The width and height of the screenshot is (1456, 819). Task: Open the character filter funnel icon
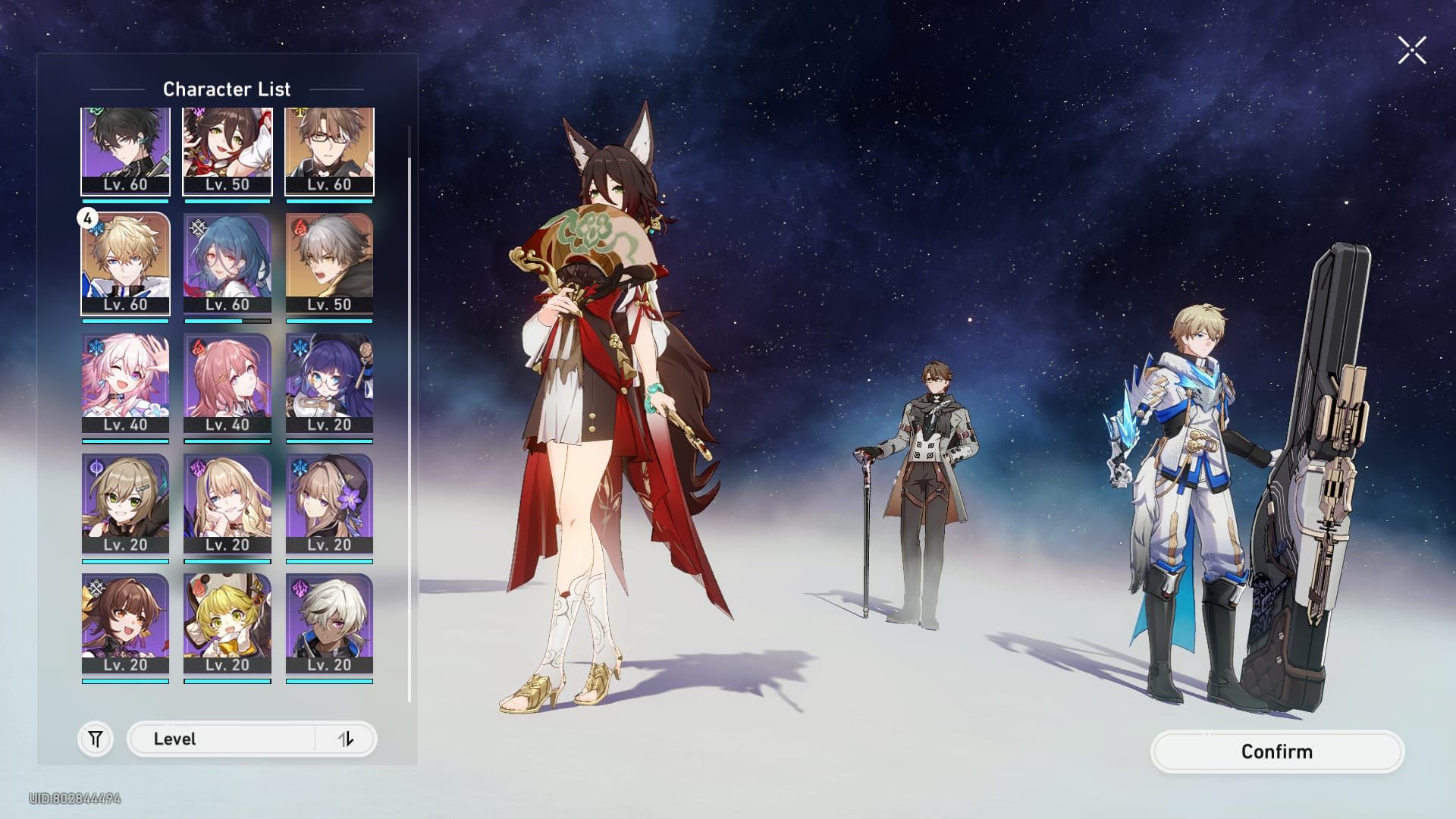click(x=94, y=737)
